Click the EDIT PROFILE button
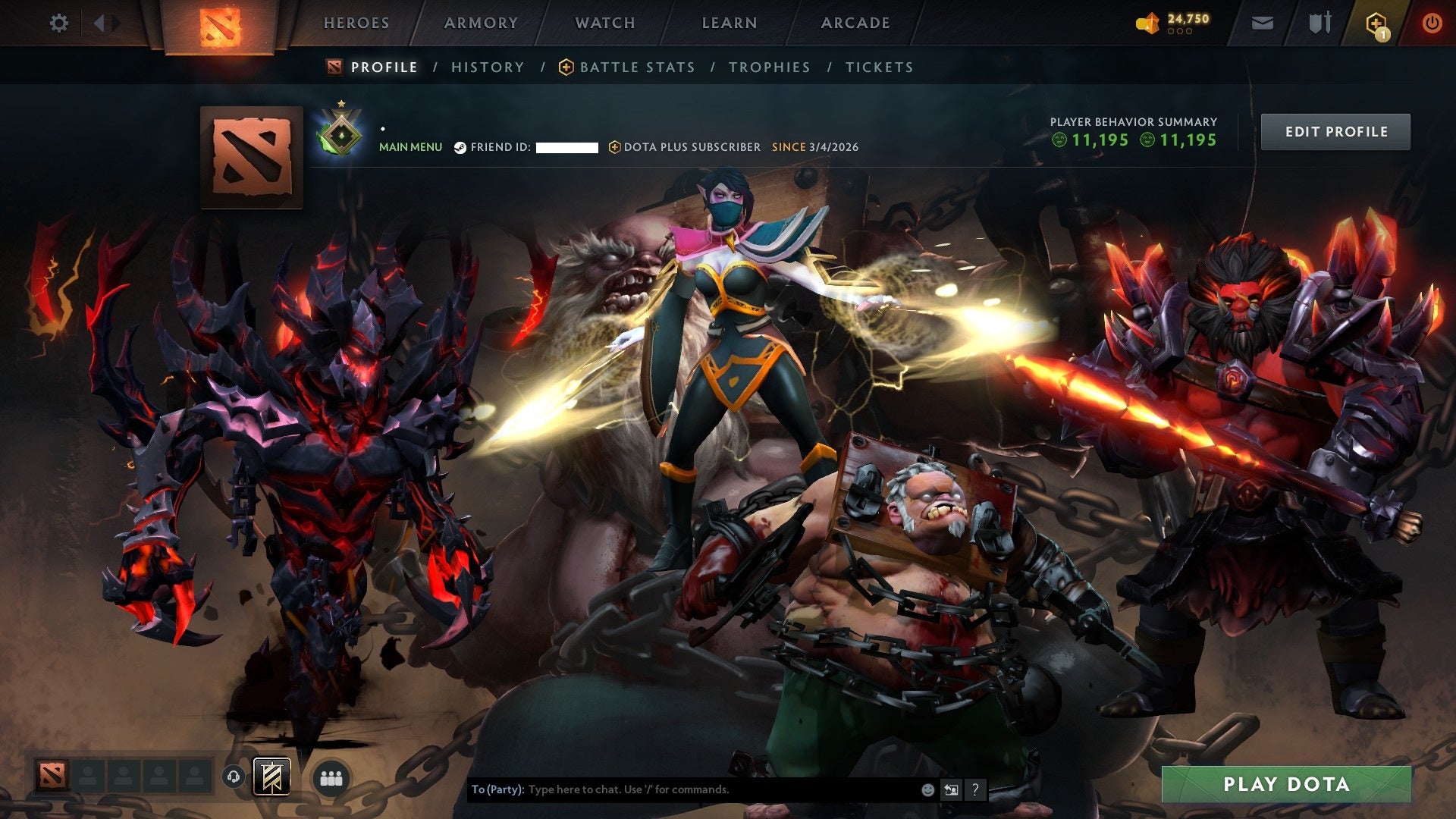1456x819 pixels. point(1335,130)
